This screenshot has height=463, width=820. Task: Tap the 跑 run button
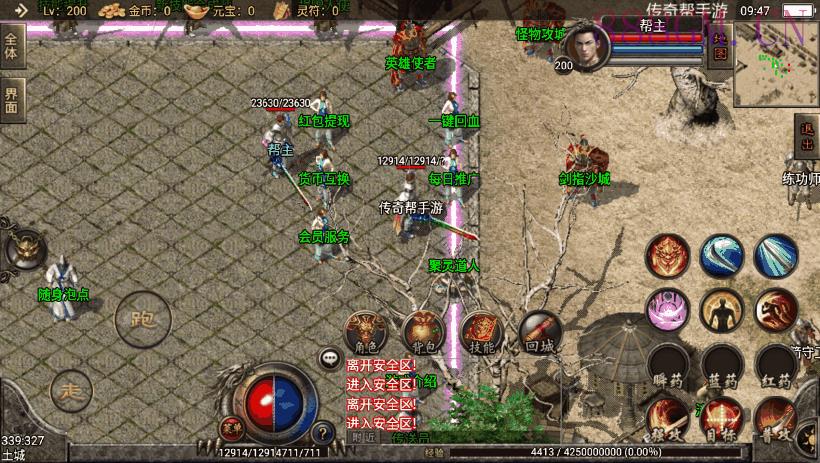(137, 320)
